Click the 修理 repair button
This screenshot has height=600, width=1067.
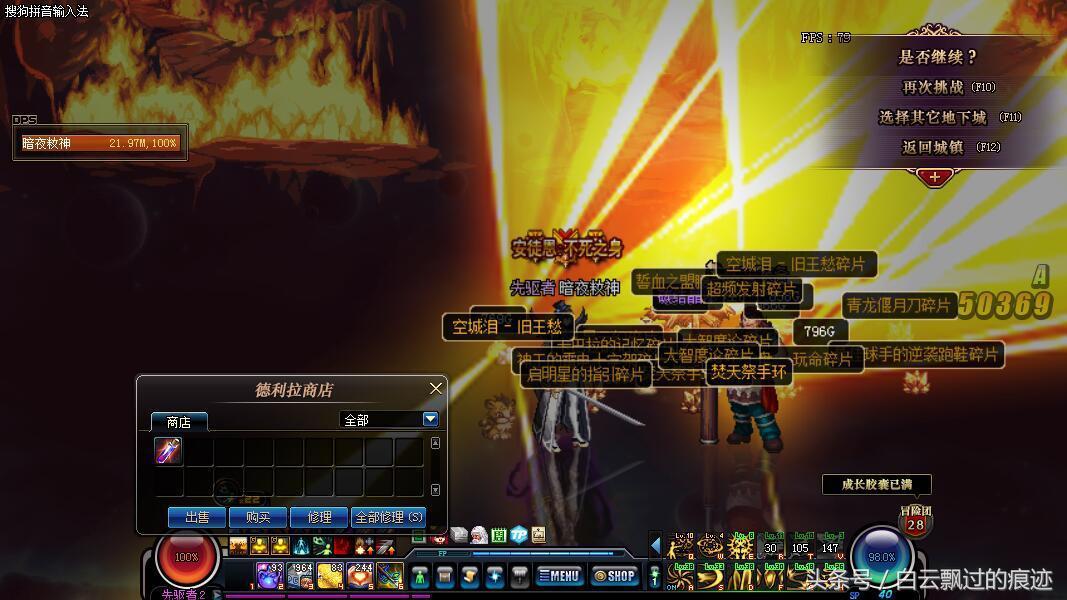(x=319, y=517)
